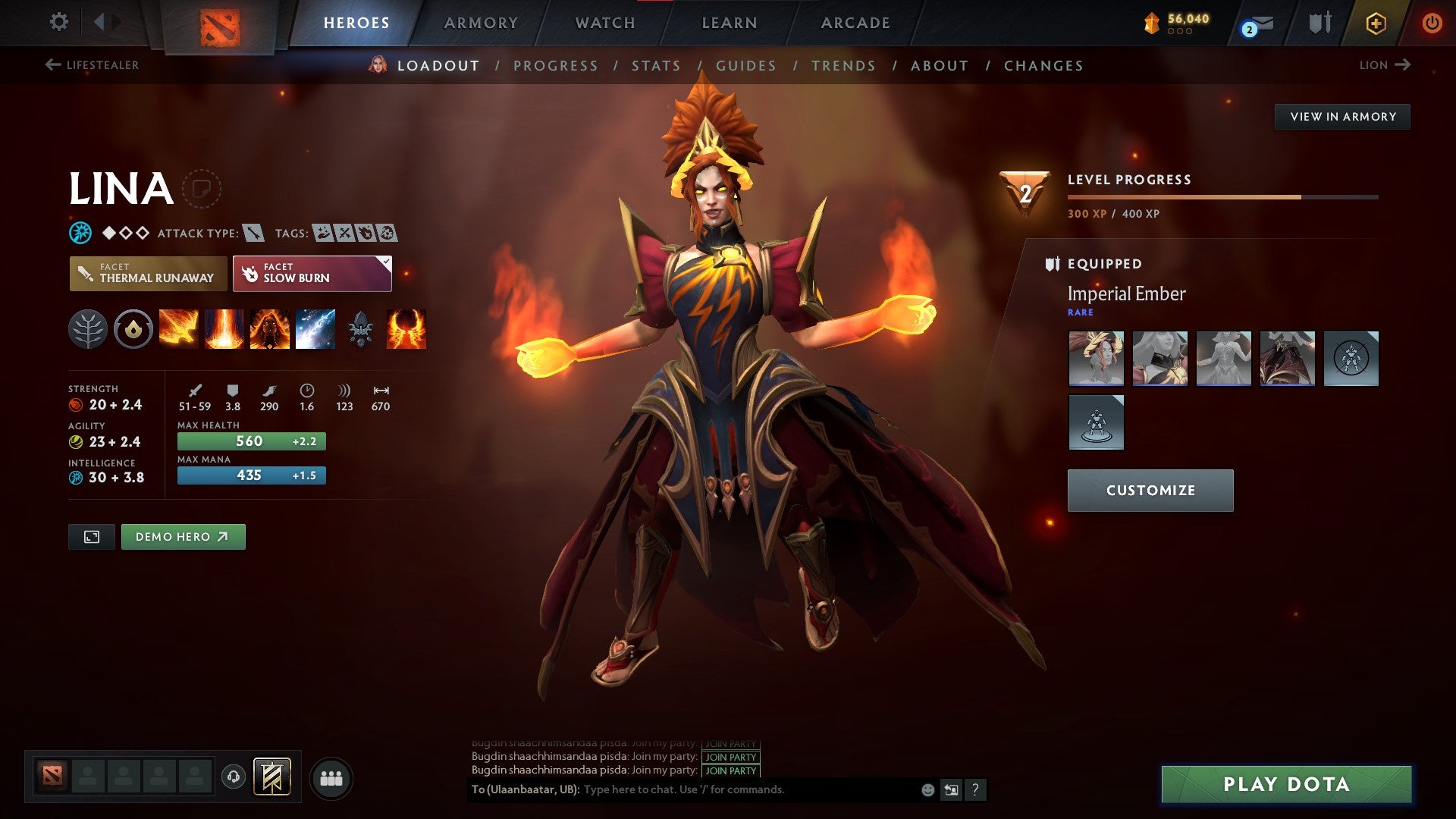This screenshot has height=819, width=1456.
Task: Select the Imperial Ember head item thumbnail
Action: pyautogui.click(x=1097, y=358)
